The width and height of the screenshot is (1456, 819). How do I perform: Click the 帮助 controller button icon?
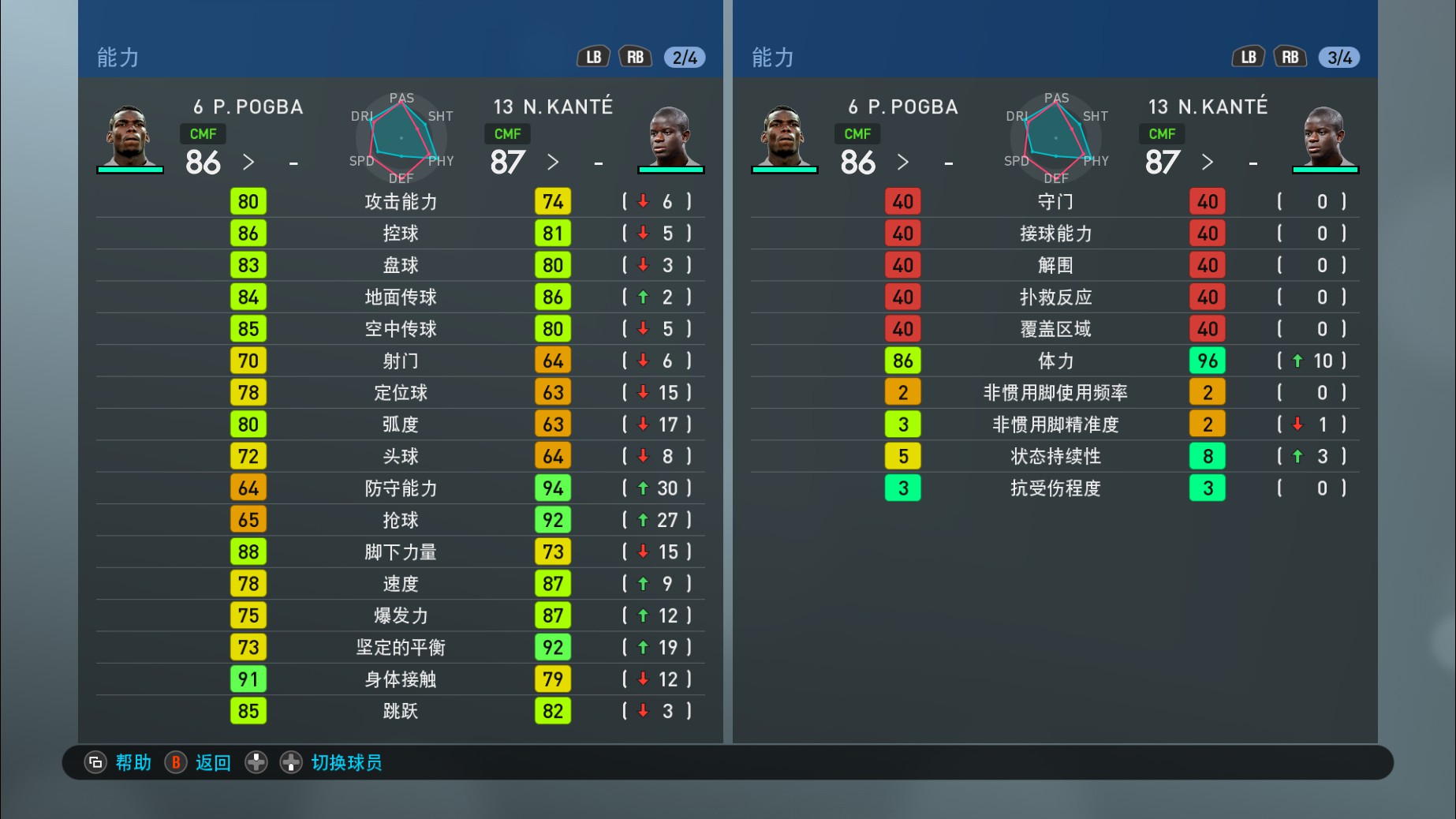pos(95,763)
